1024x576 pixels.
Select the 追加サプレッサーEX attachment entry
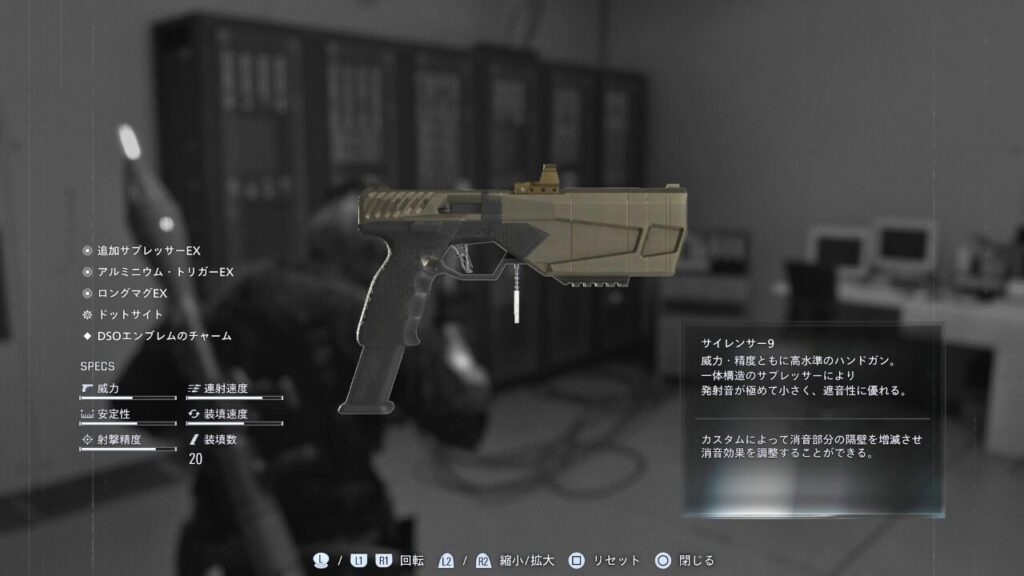[148, 251]
